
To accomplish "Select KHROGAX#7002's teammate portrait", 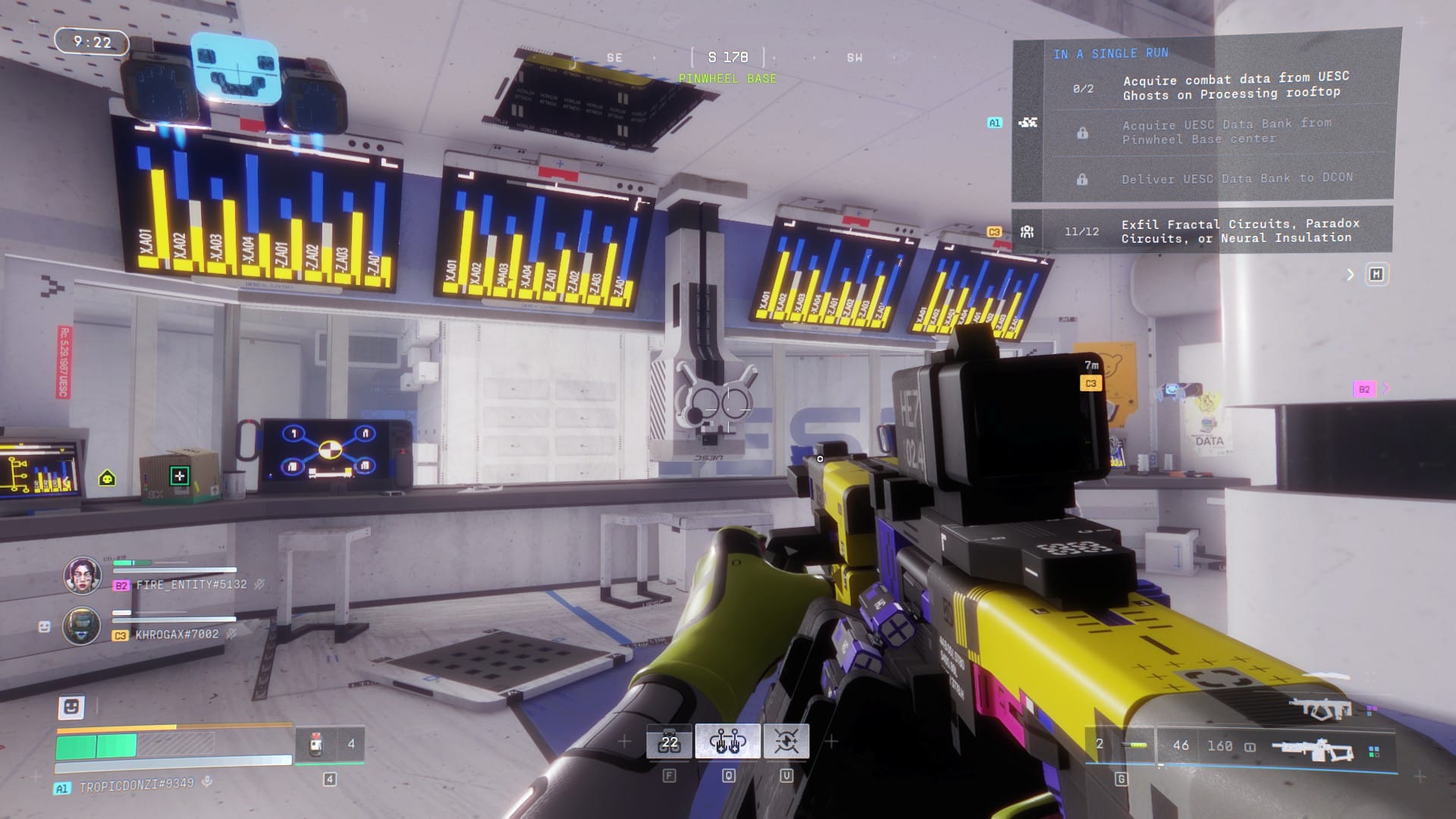I will (x=81, y=626).
